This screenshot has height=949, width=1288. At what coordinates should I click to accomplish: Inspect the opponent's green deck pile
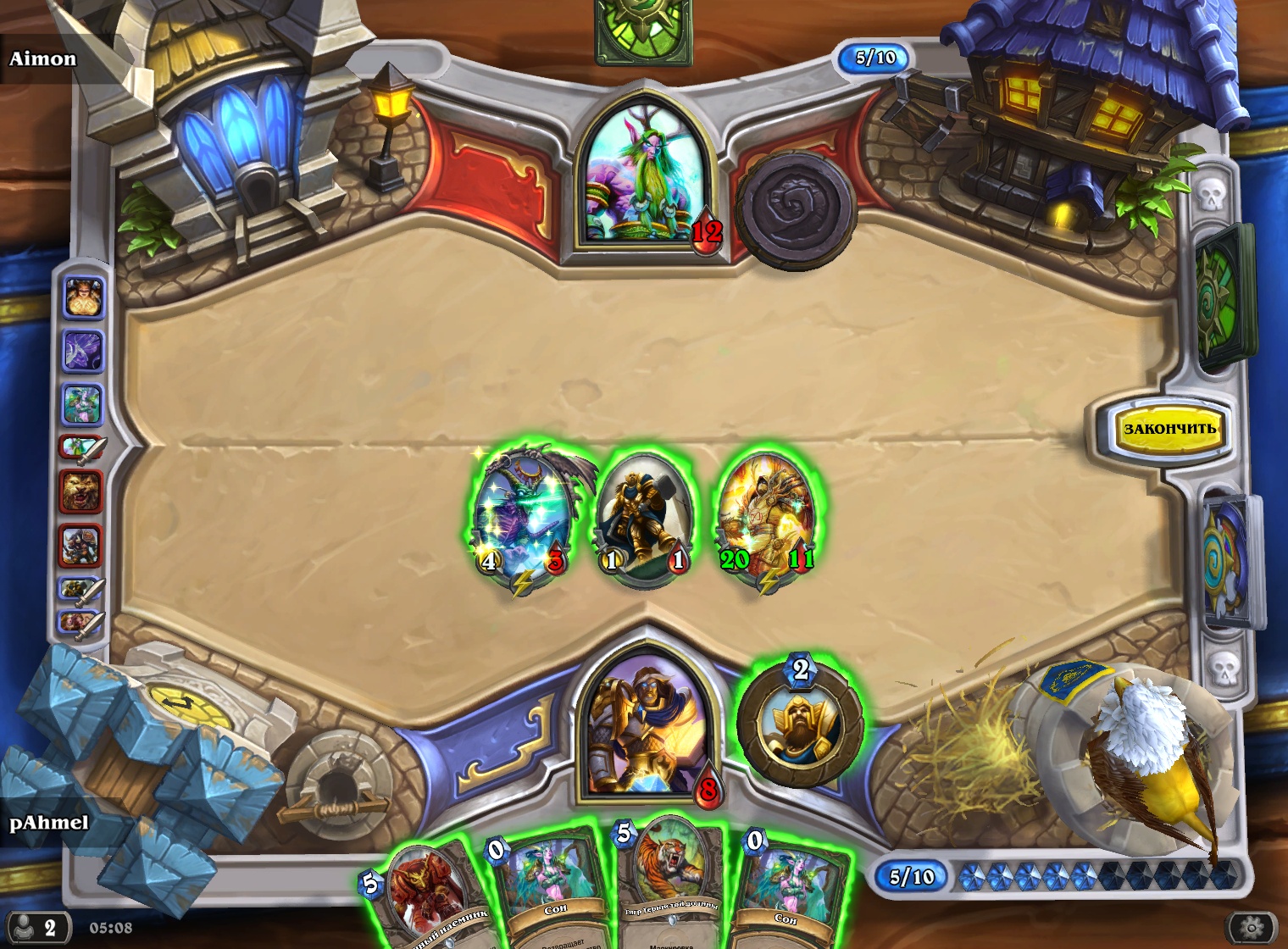click(1223, 297)
